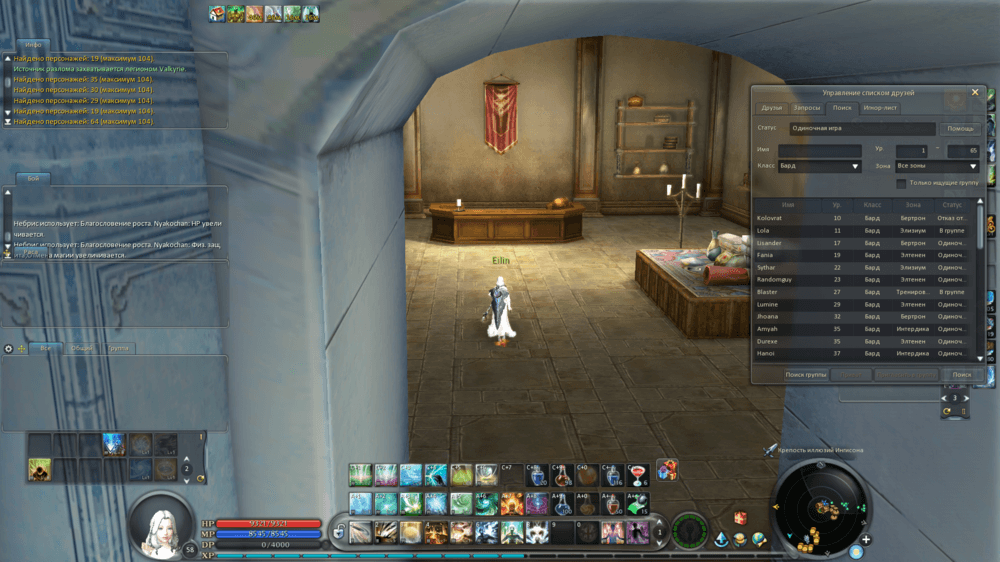This screenshot has width=1000, height=562.
Task: Open the Зона dropdown showing Все зоны
Action: [937, 167]
